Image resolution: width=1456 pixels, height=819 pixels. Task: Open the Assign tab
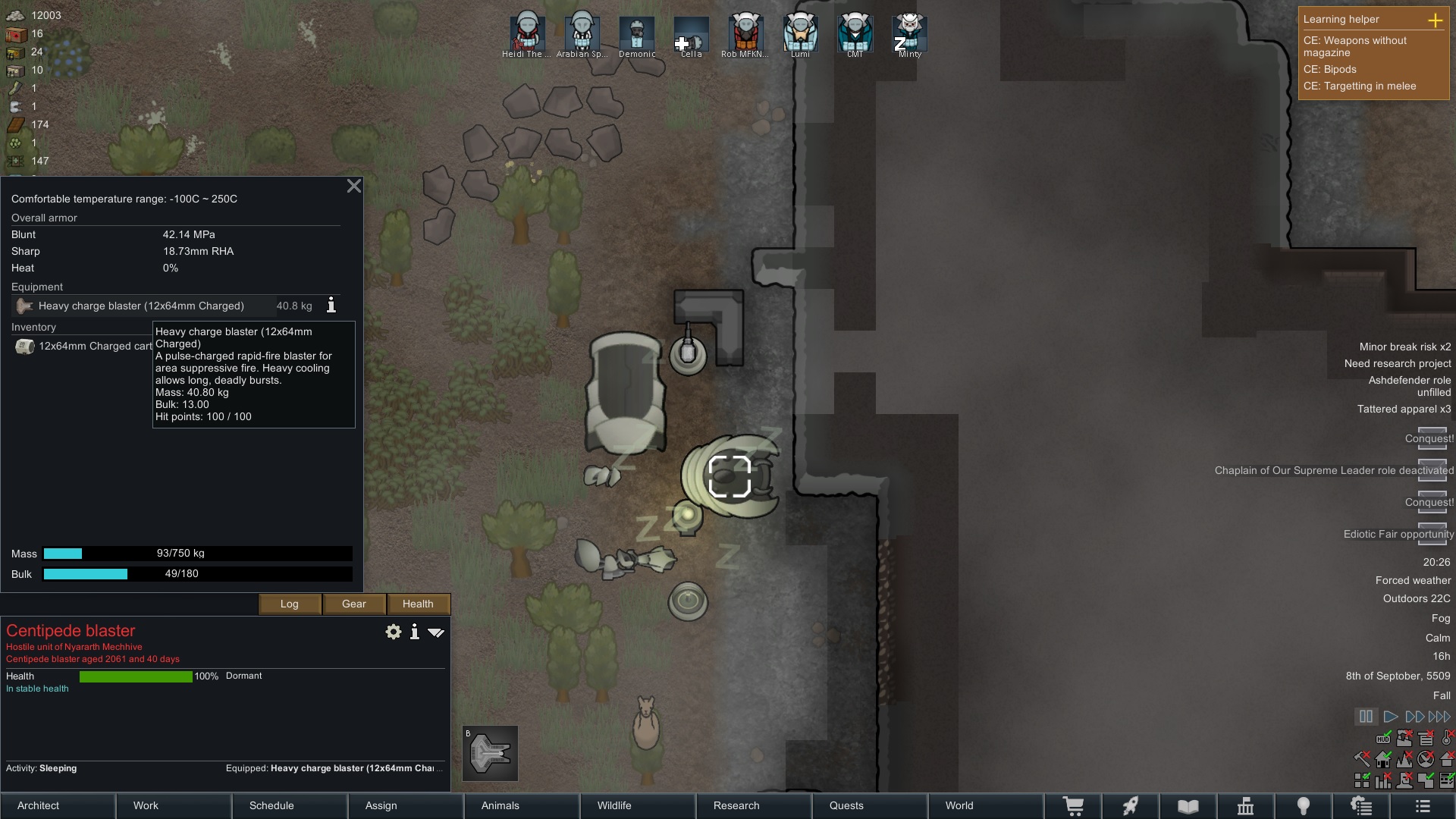point(406,805)
